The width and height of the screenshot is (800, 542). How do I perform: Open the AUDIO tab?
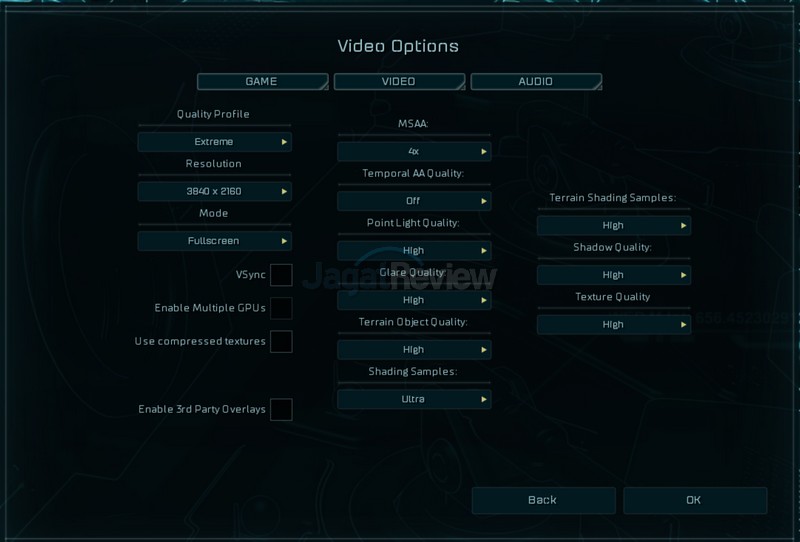(535, 81)
